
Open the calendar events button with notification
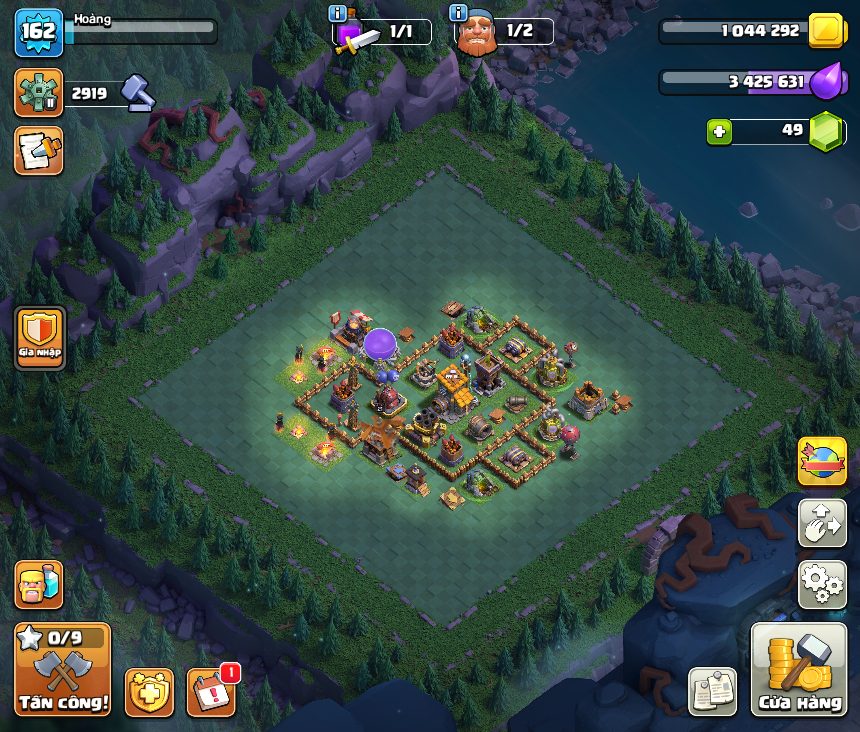point(212,691)
